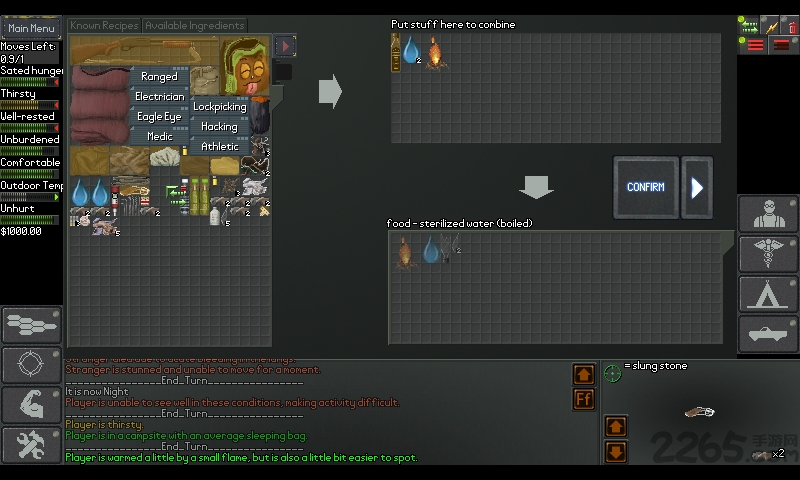Select the Electrician skill

[x=159, y=97]
